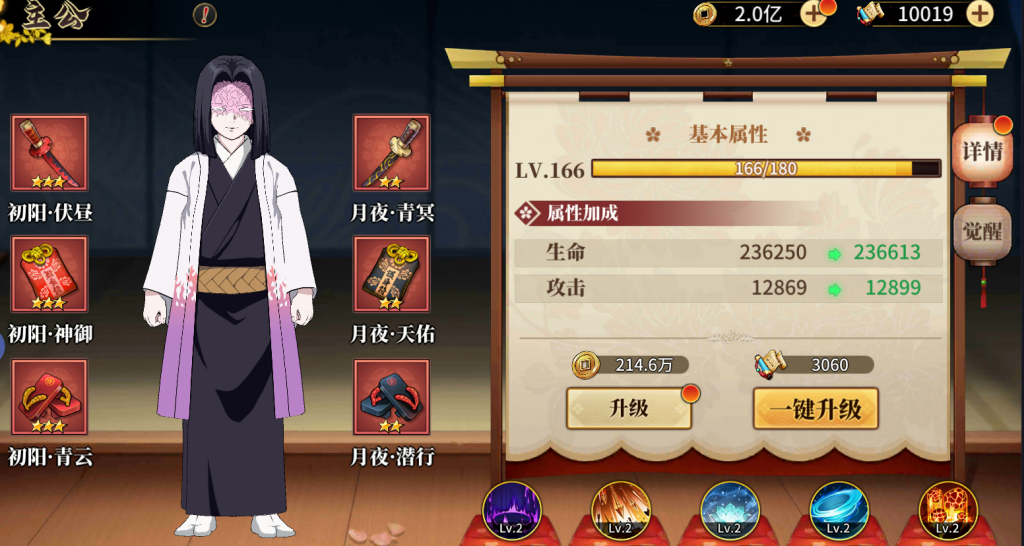Viewport: 1024px width, 546px height.
Task: Open the 觉醒 awakening lantern tab
Action: coord(981,233)
